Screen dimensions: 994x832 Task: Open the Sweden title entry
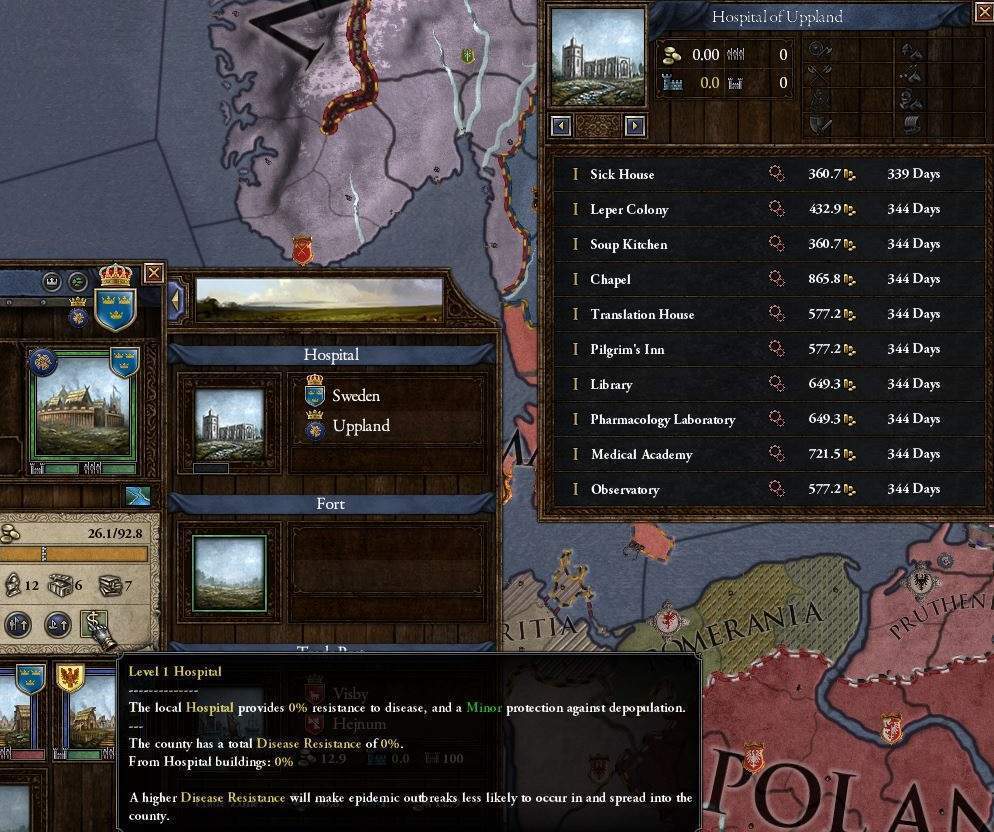click(x=355, y=396)
